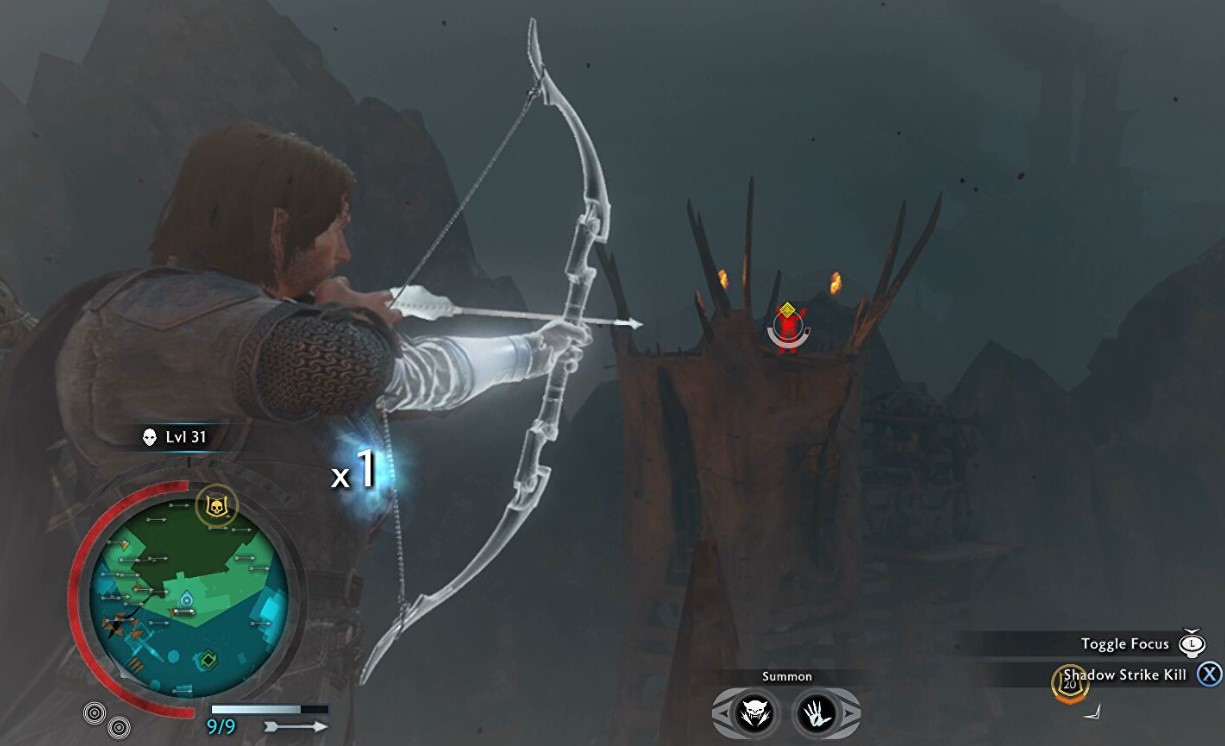Select the red targeted enemy marker

[x=789, y=327]
